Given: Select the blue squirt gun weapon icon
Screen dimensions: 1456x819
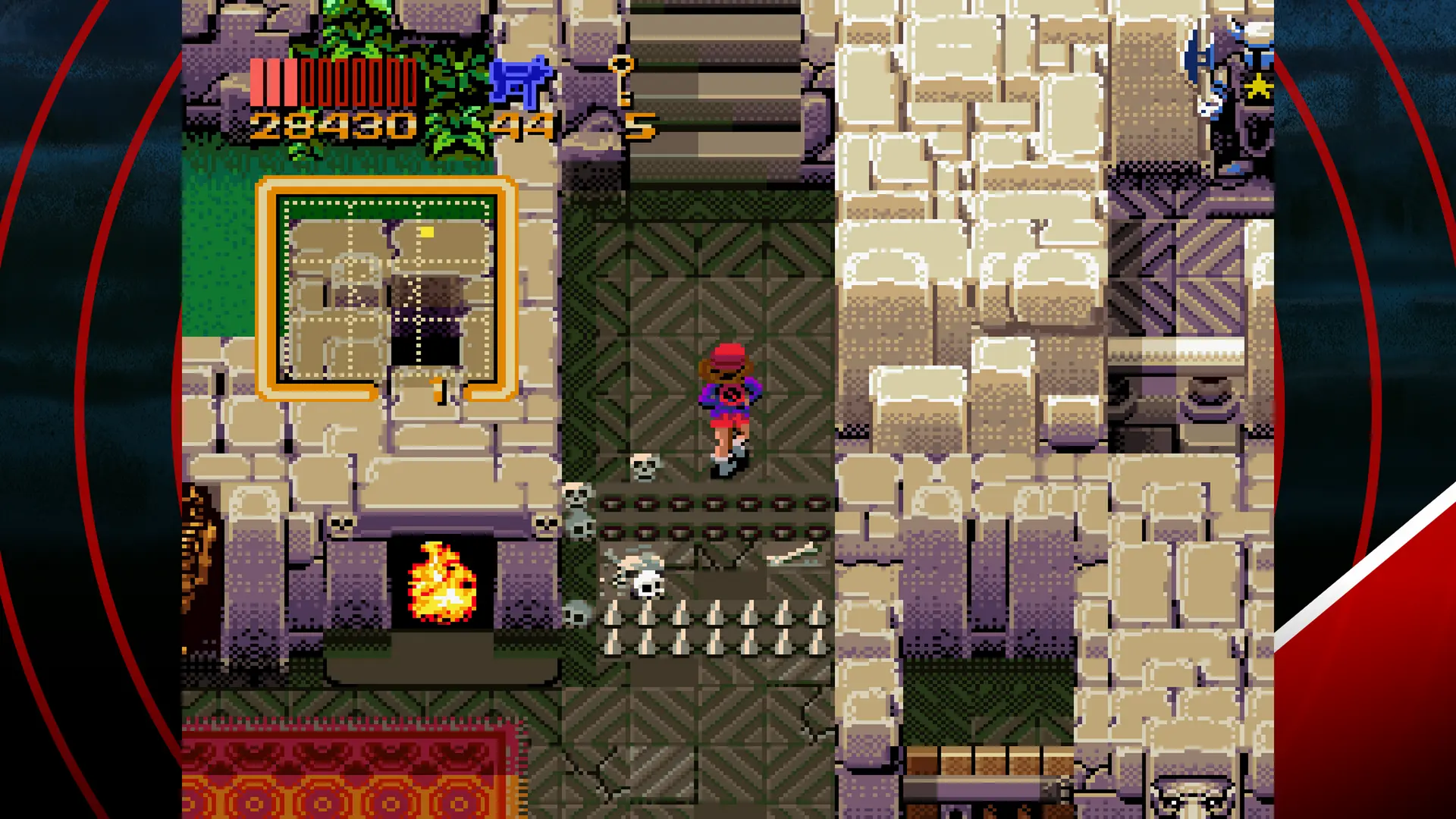Looking at the screenshot, I should [x=521, y=82].
